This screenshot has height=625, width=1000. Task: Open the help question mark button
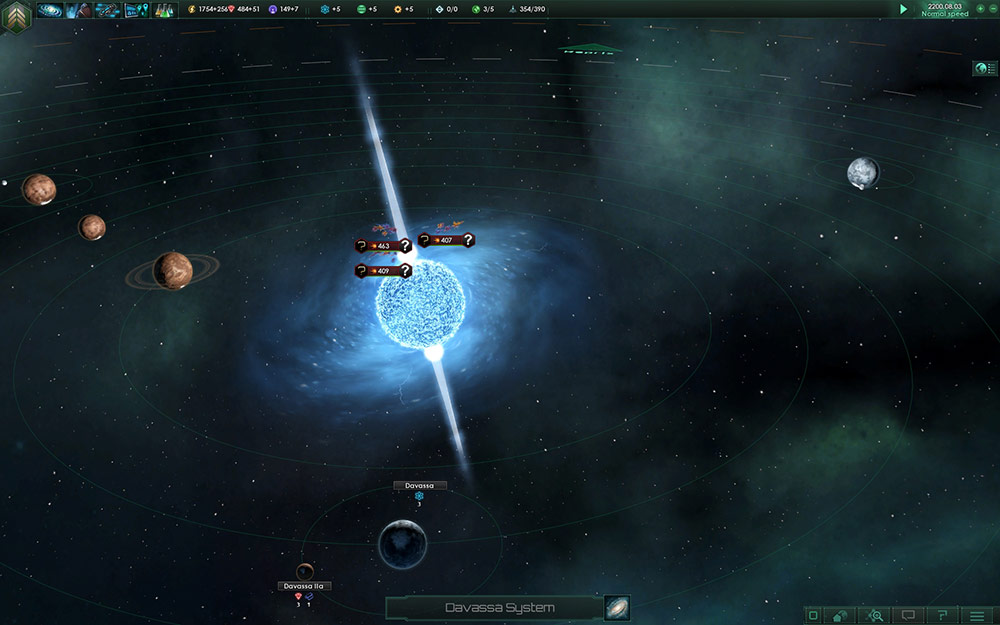point(942,615)
